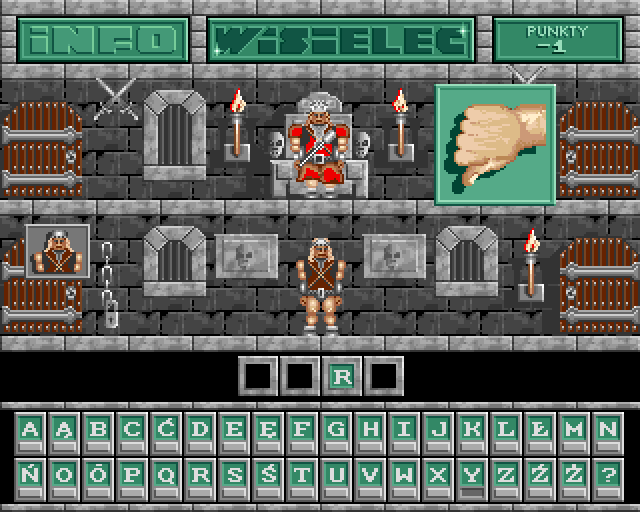
Task: Click the letter H tile
Action: tap(370, 430)
